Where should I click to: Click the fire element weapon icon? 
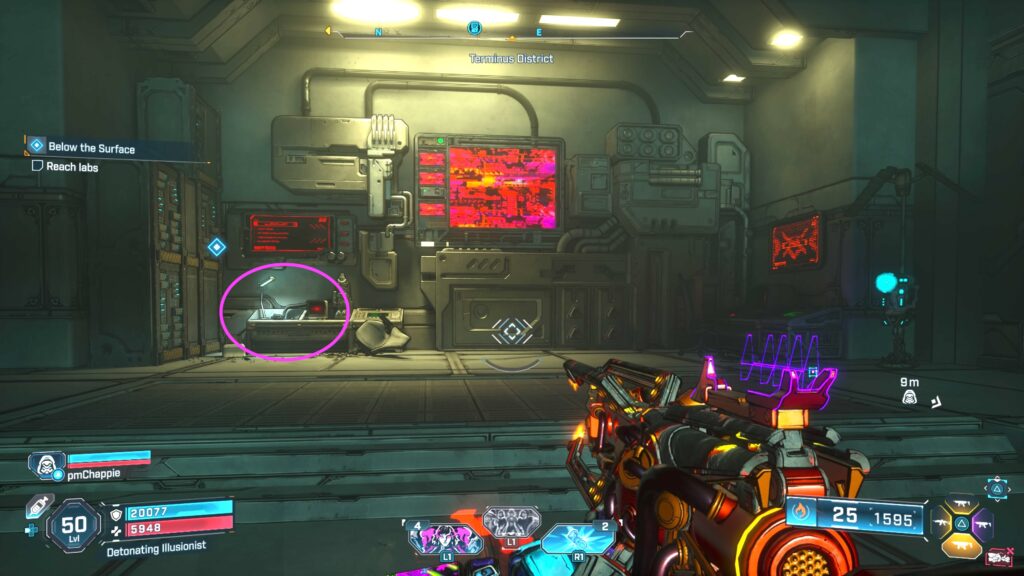[x=801, y=516]
